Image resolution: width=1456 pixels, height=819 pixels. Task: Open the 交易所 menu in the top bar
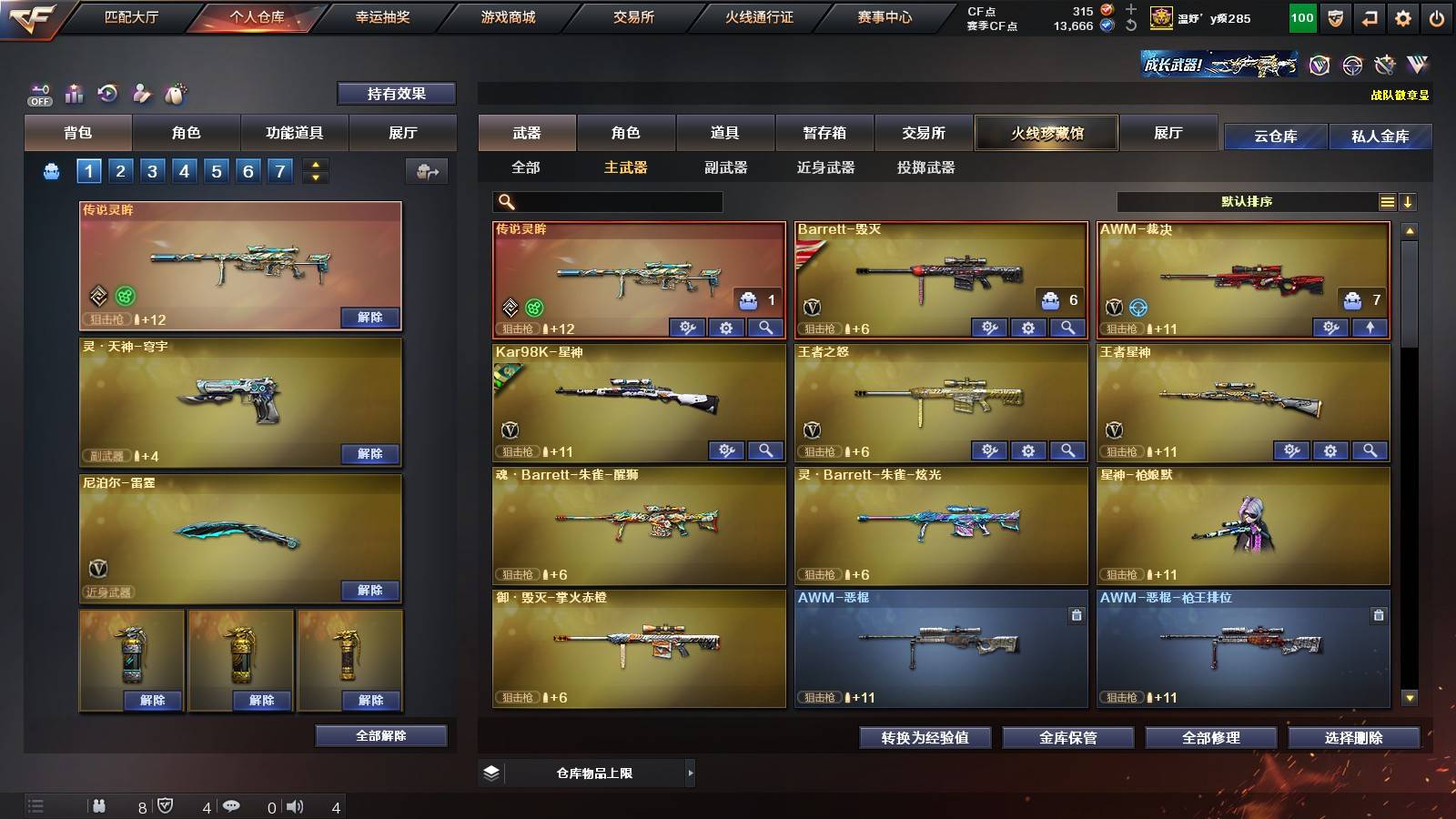pyautogui.click(x=635, y=17)
